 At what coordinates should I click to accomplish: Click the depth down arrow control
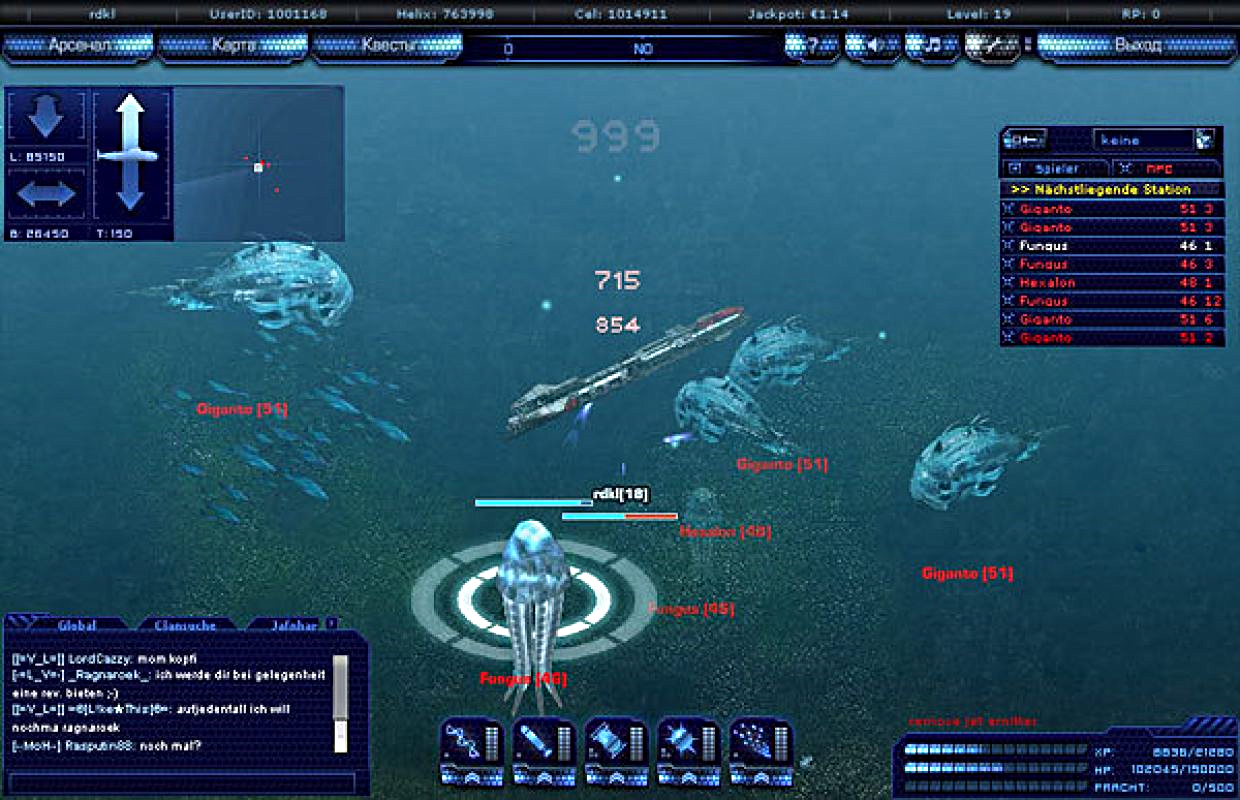click(x=46, y=118)
